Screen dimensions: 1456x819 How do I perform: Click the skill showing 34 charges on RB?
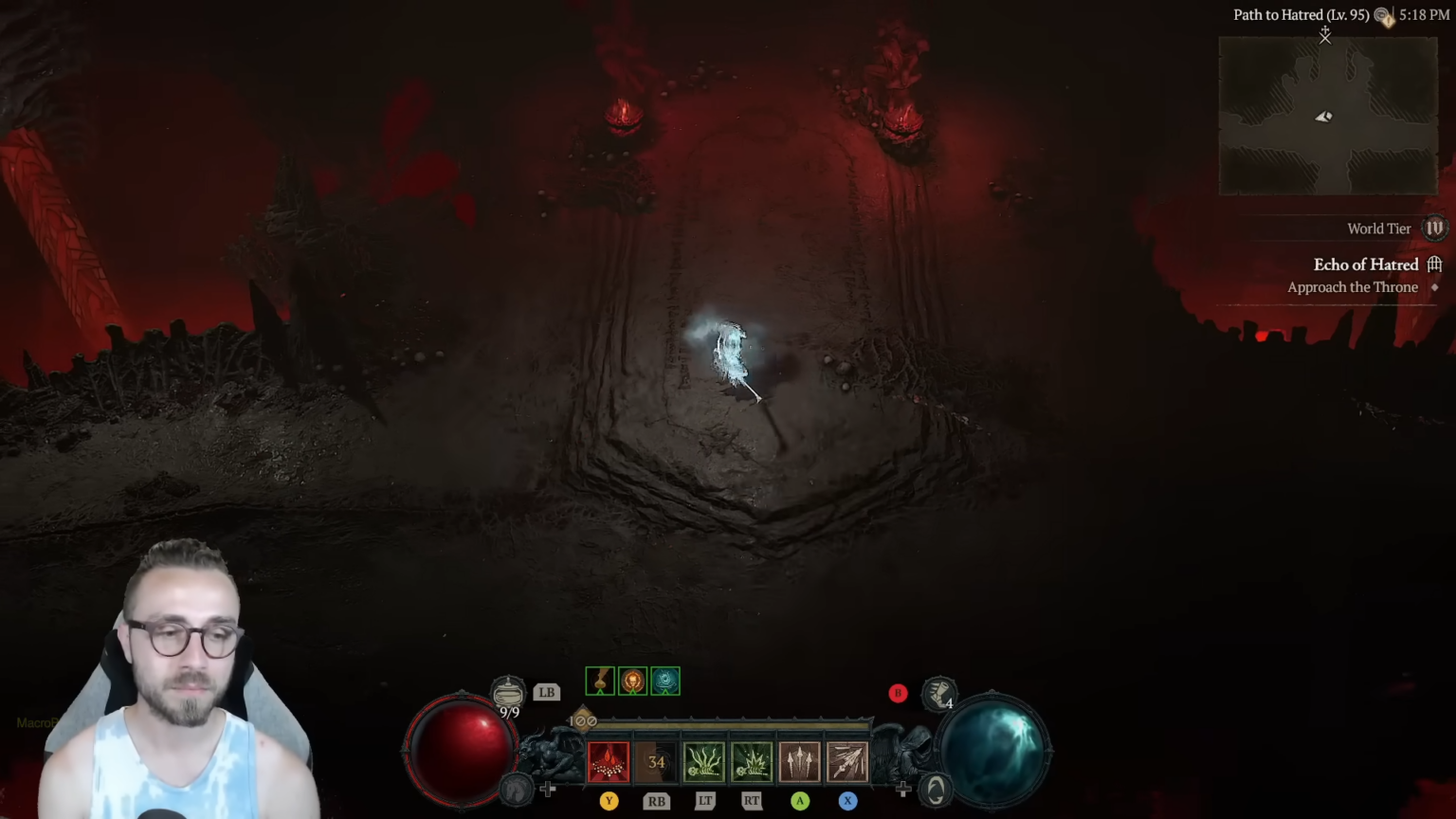pos(656,761)
